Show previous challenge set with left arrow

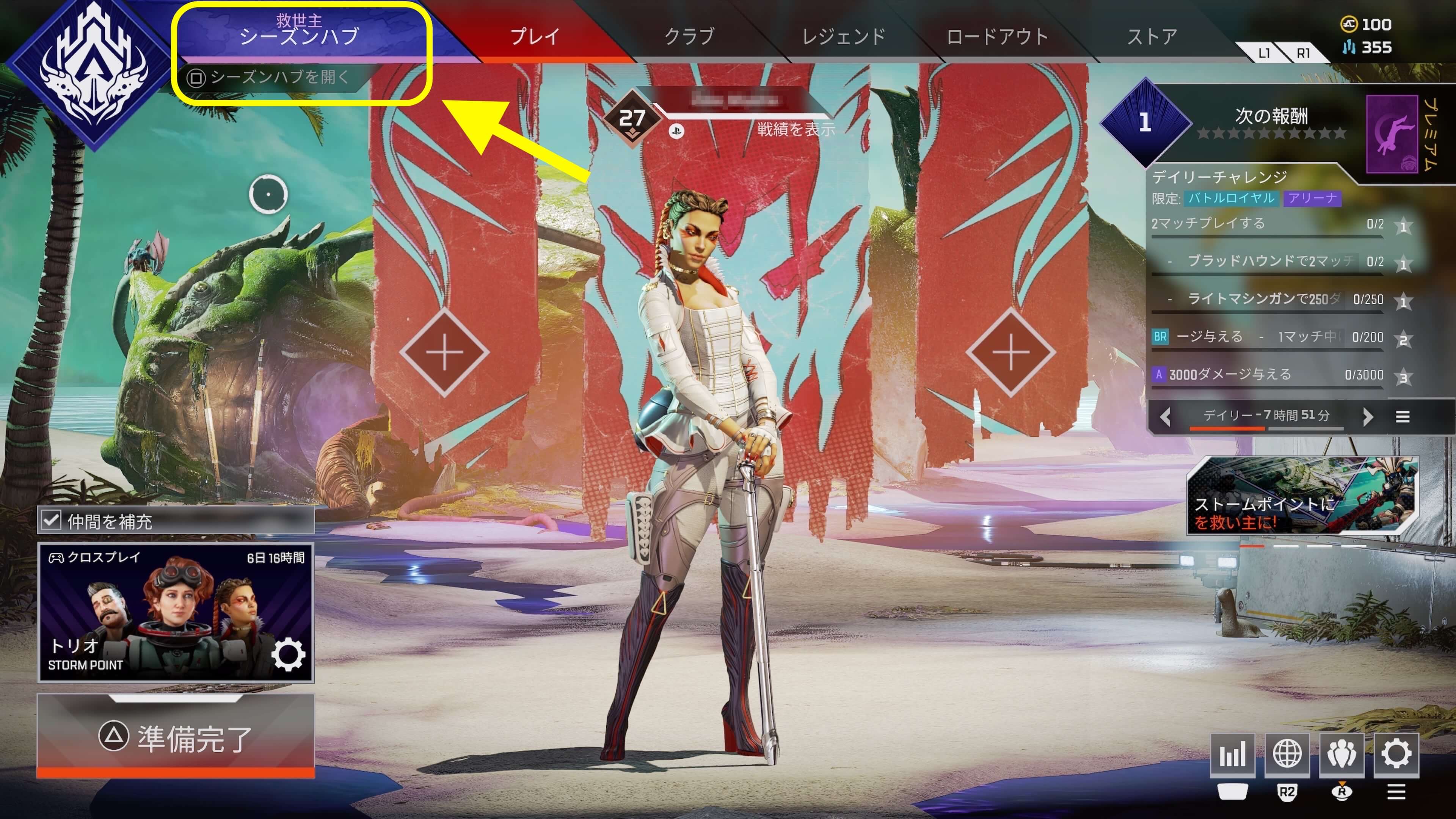(1165, 417)
